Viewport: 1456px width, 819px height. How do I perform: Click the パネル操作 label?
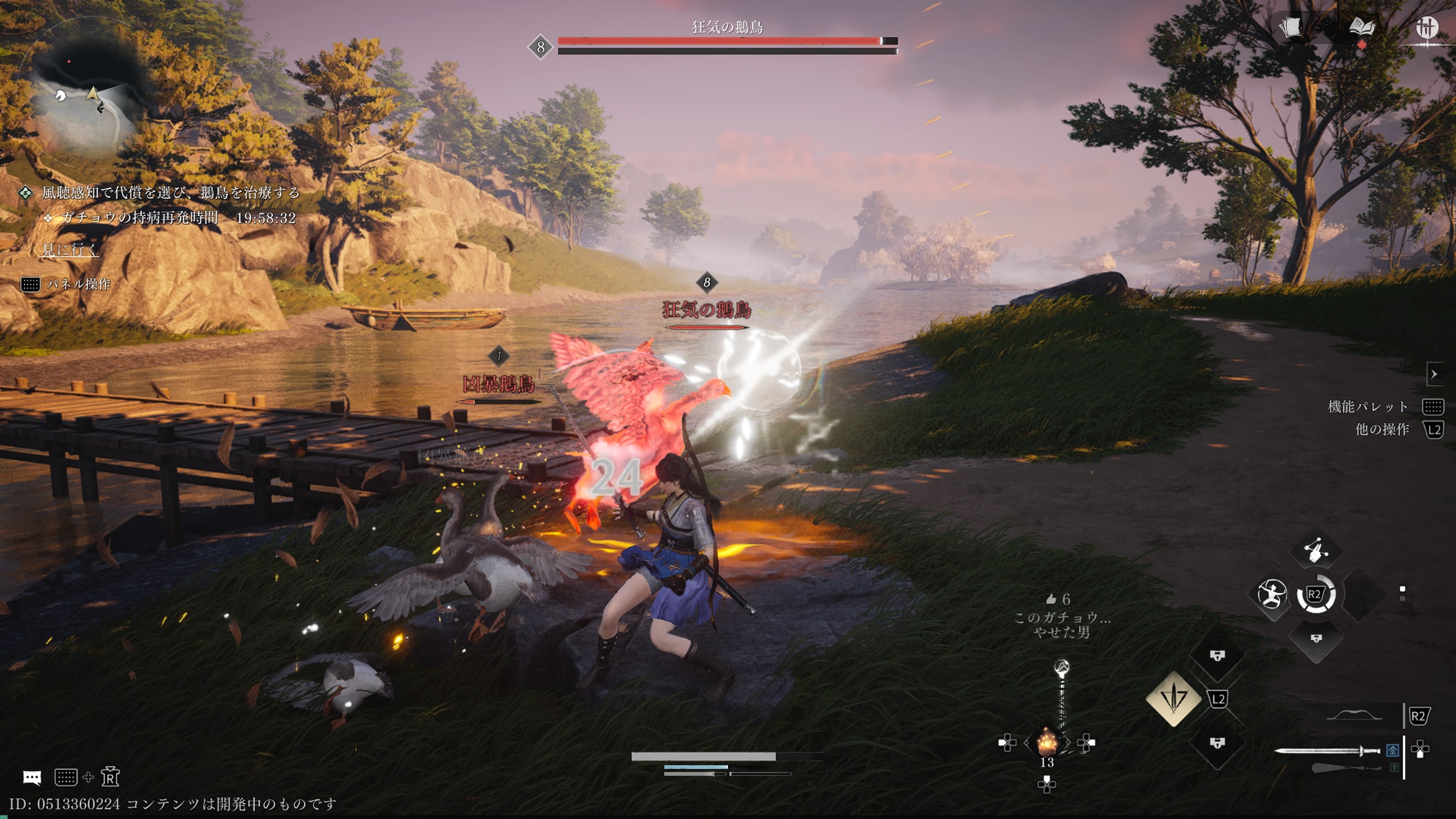(x=78, y=284)
